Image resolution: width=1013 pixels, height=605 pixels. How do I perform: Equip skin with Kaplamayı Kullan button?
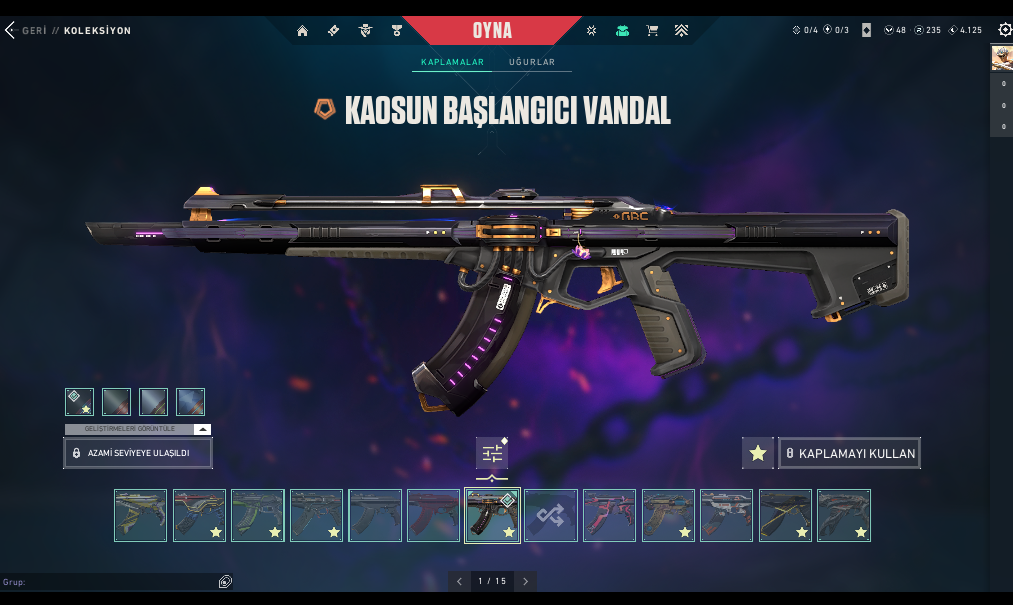849,453
